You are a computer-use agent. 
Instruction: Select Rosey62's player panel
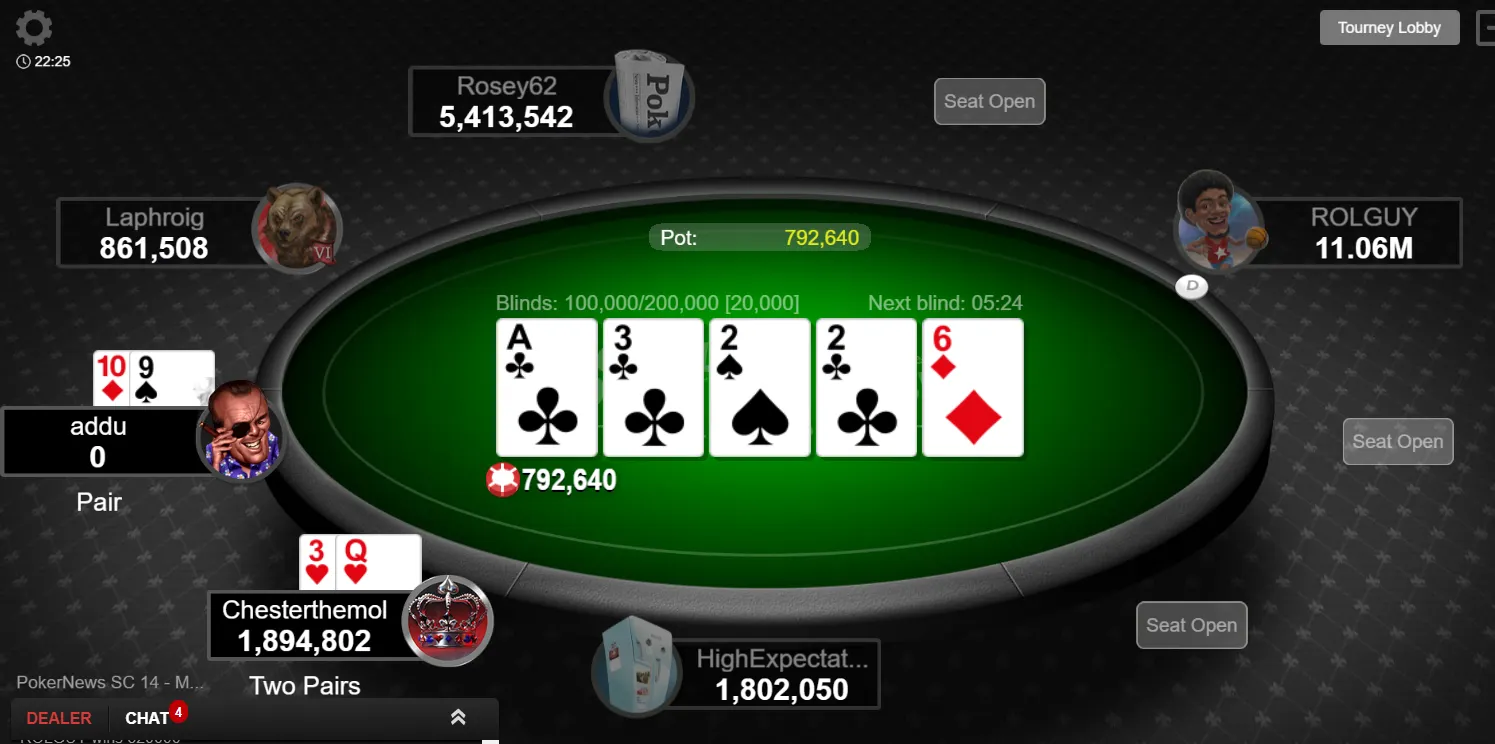click(x=508, y=101)
